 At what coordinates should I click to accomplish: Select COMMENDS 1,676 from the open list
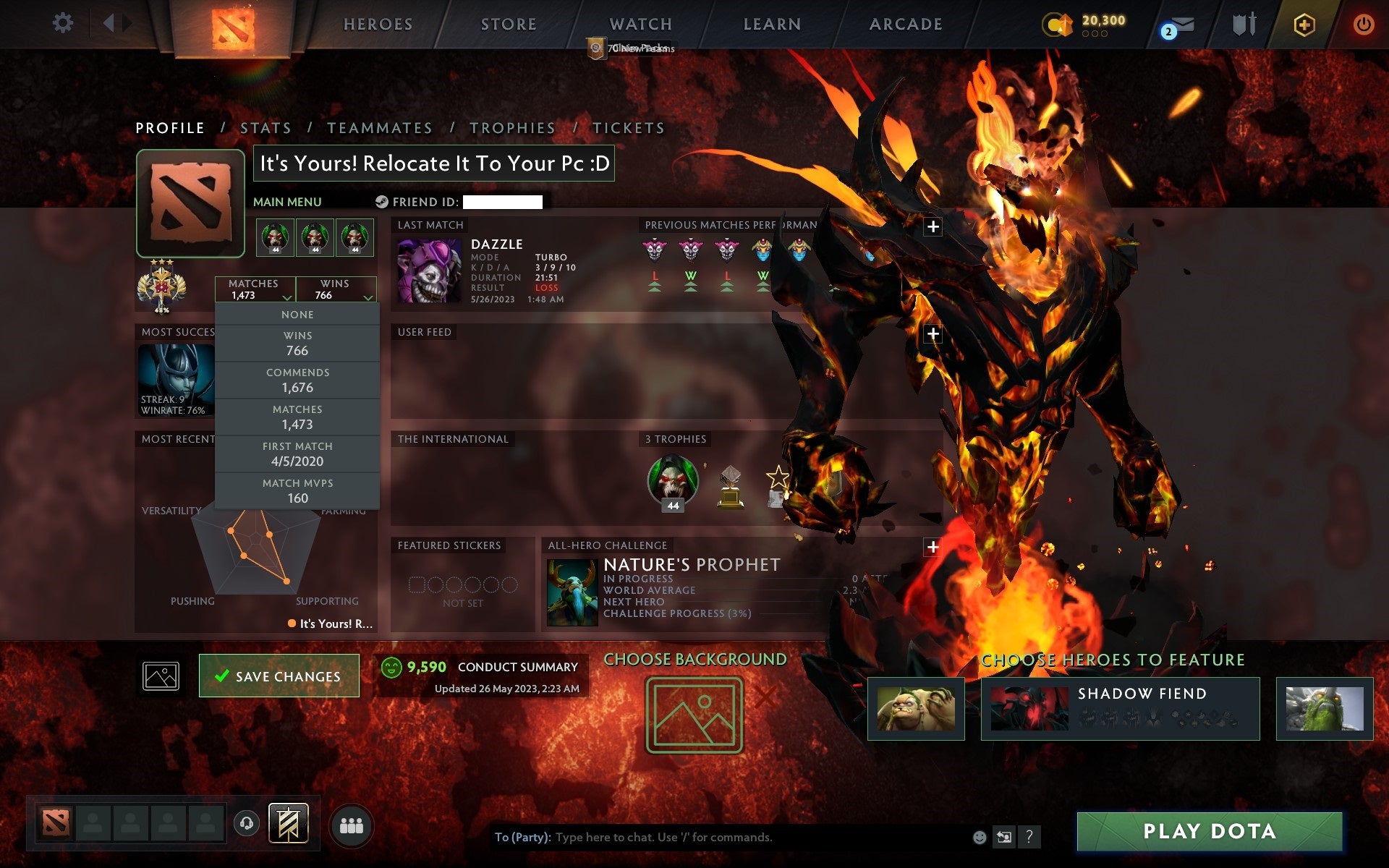point(297,379)
